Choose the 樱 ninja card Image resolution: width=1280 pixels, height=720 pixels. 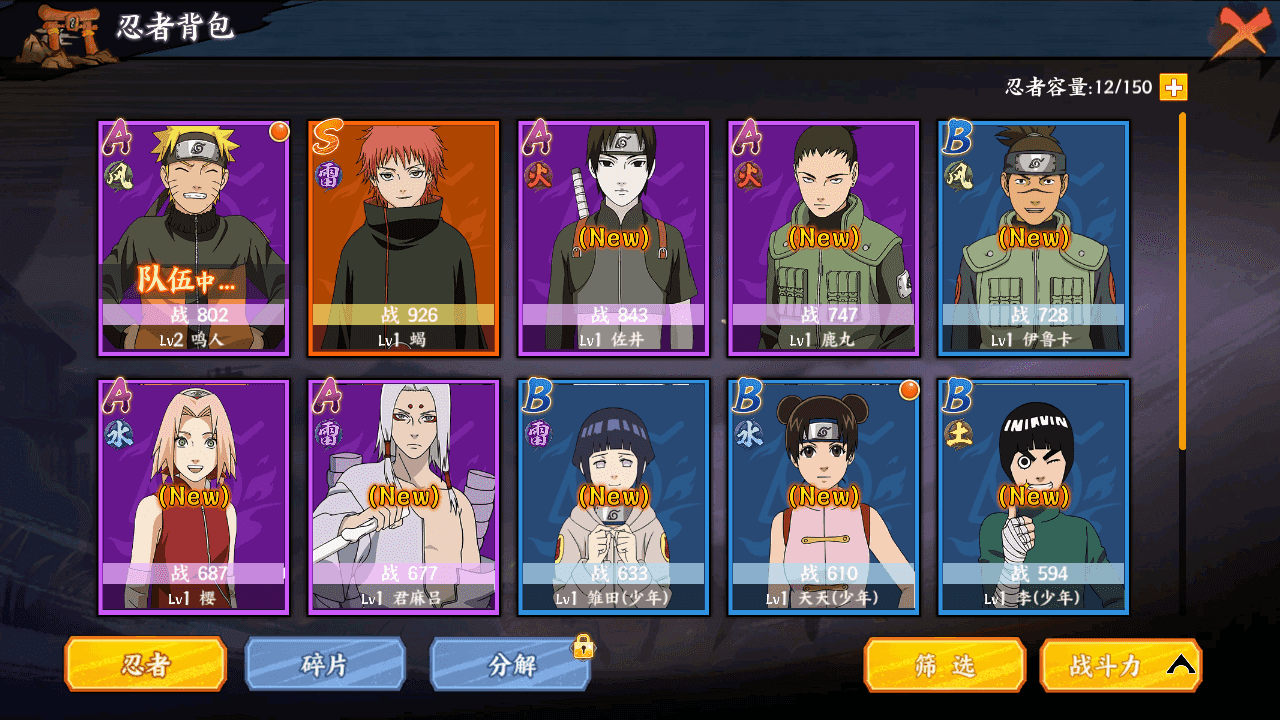(x=194, y=497)
